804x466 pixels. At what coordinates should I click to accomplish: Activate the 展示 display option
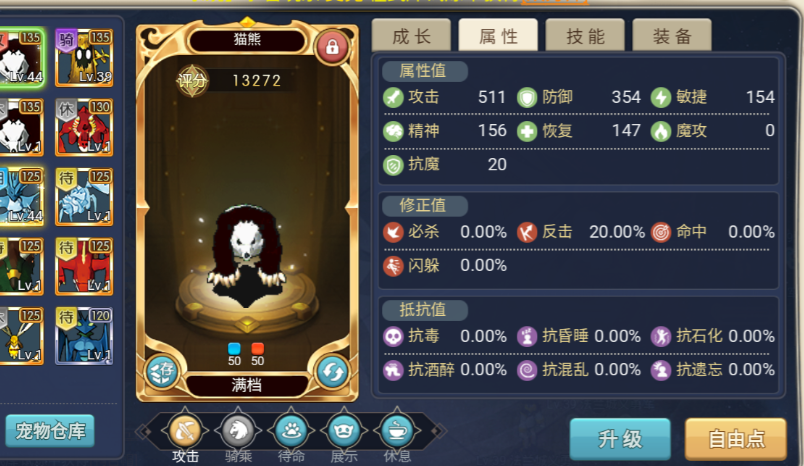coord(344,431)
